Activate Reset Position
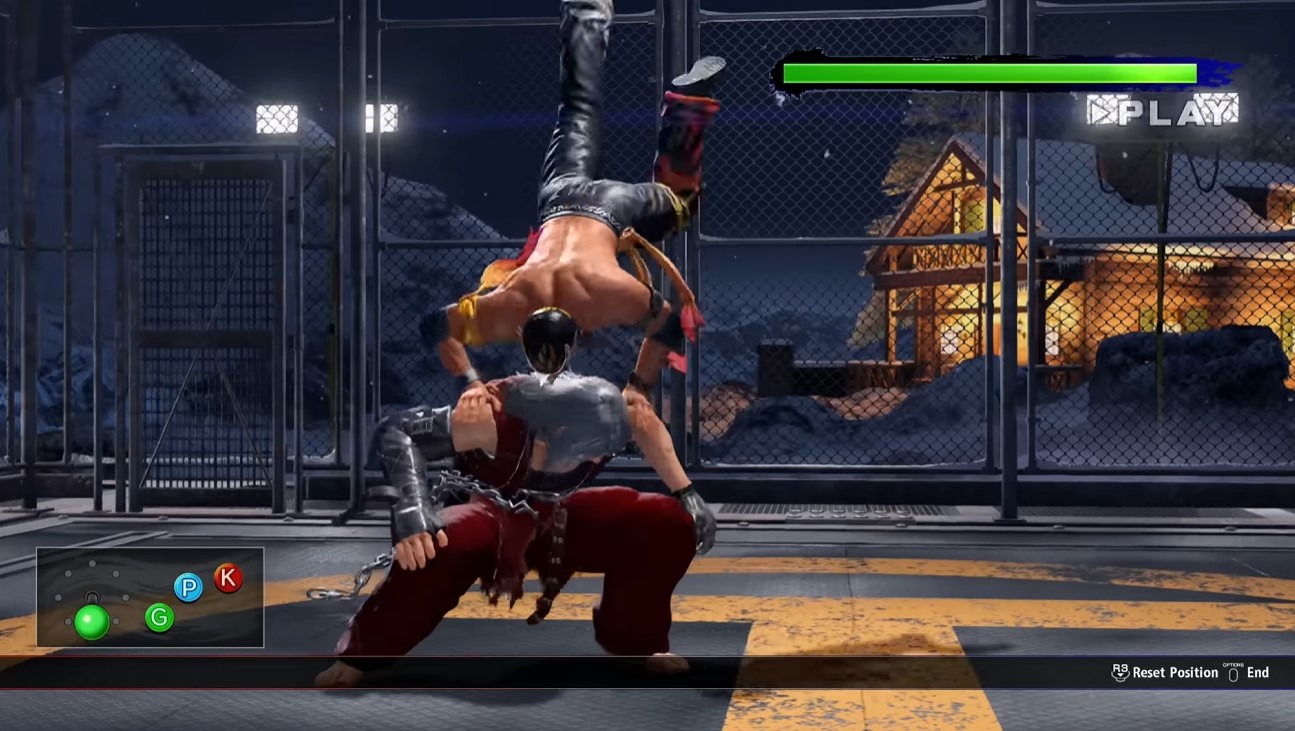1295x731 pixels. tap(1175, 672)
